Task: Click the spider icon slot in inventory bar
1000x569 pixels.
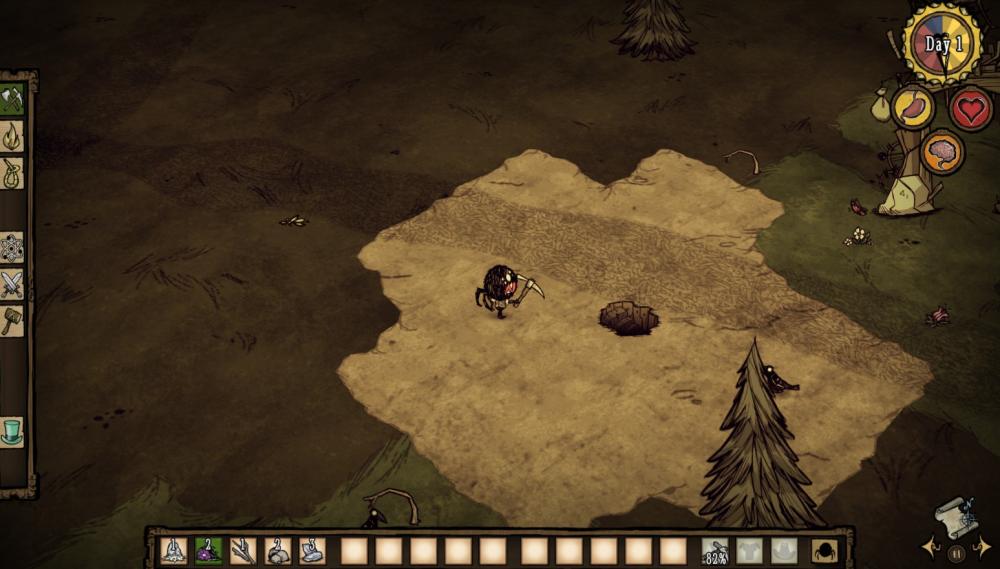Action: [825, 551]
